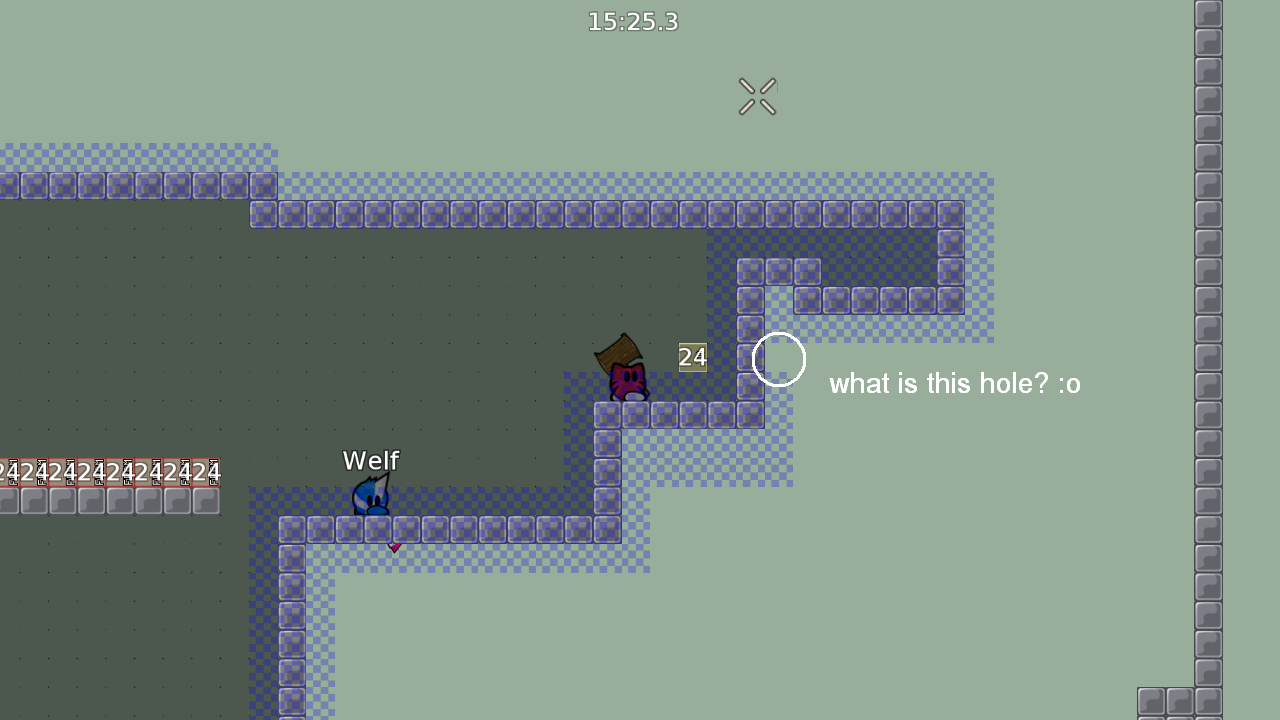This screenshot has width=1280, height=720.
Task: Click the cat character holding the wooden mallet
Action: tap(627, 378)
